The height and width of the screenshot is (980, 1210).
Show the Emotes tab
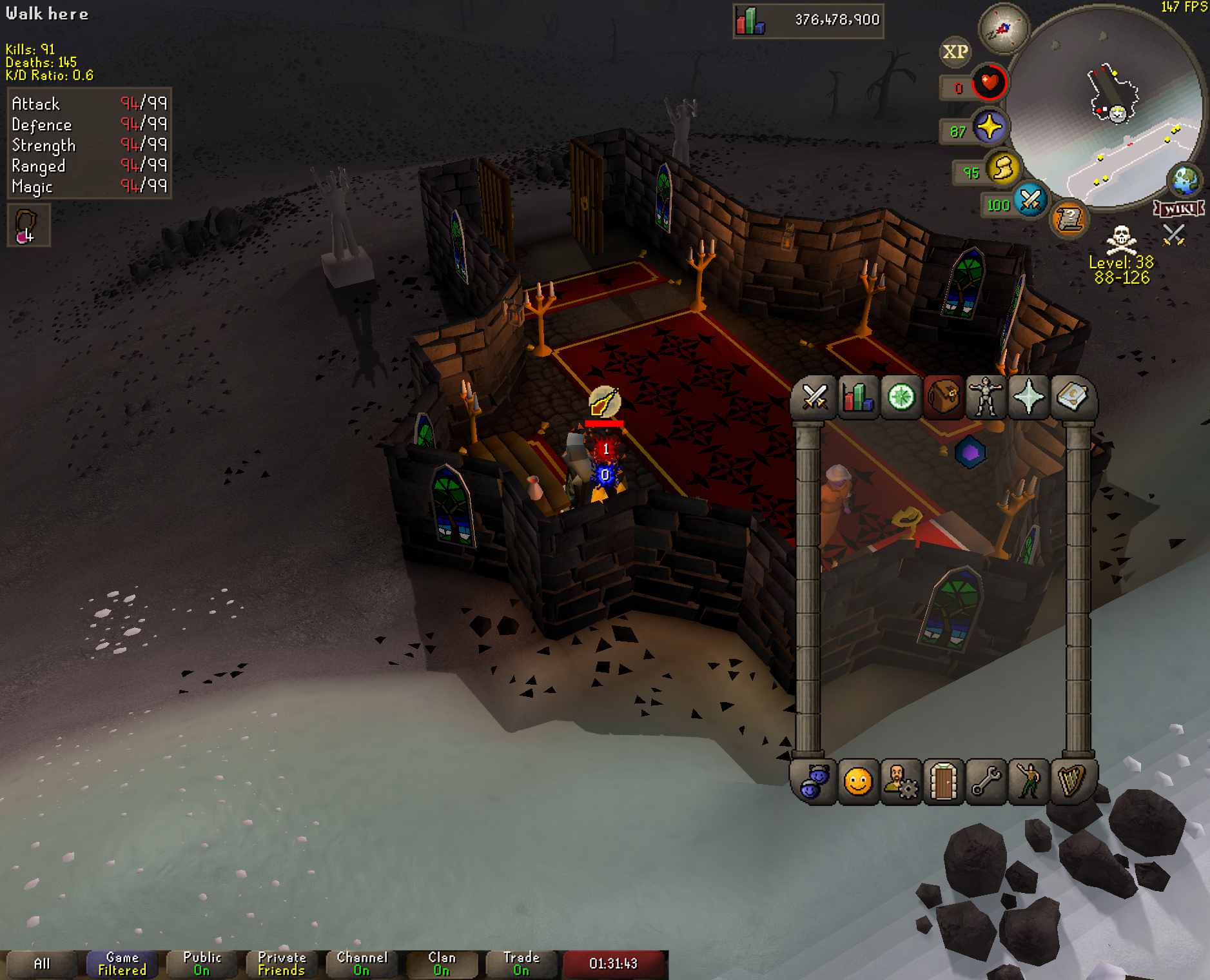(x=1028, y=782)
